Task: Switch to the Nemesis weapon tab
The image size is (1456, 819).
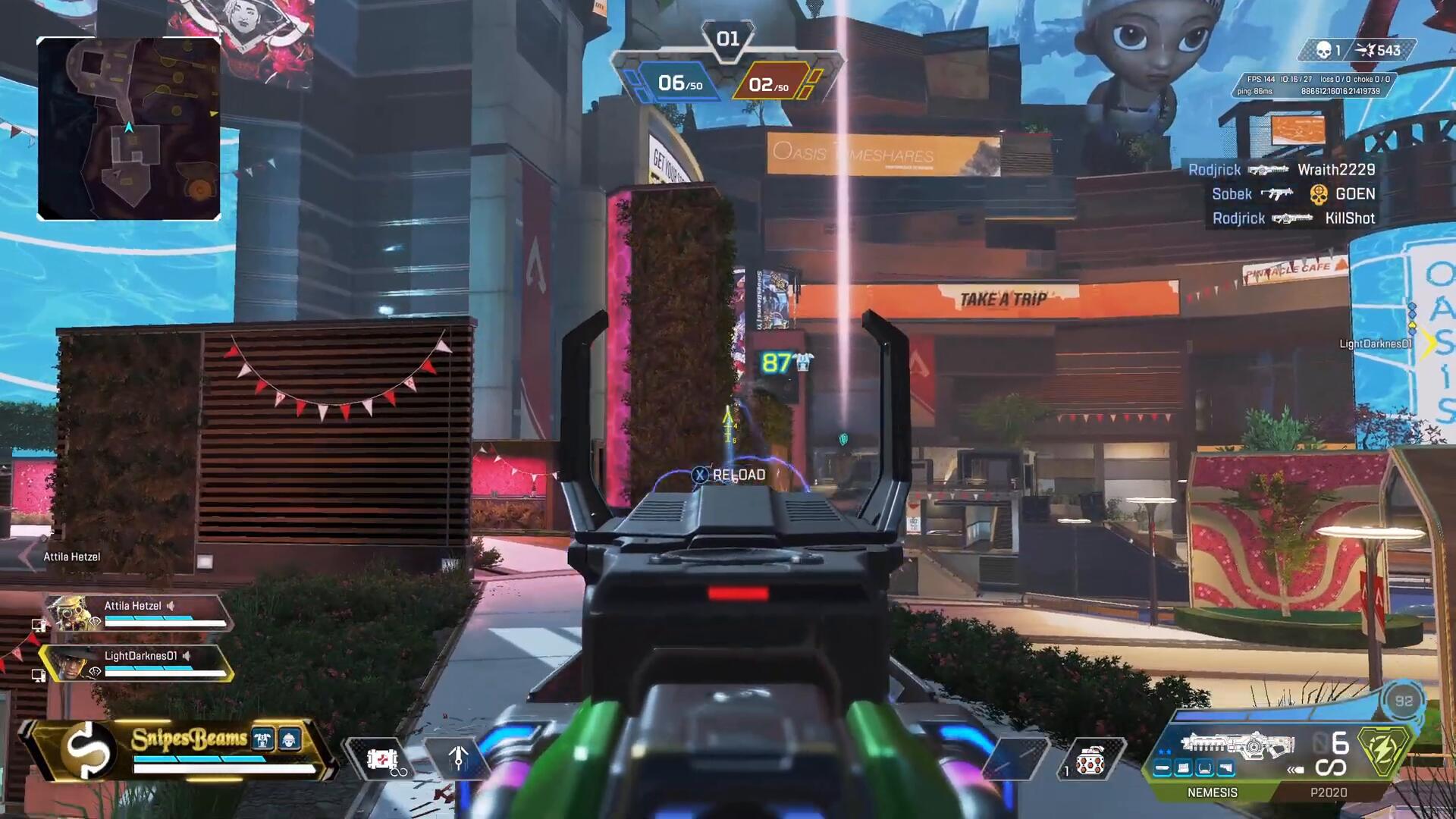Action: pyautogui.click(x=1212, y=792)
